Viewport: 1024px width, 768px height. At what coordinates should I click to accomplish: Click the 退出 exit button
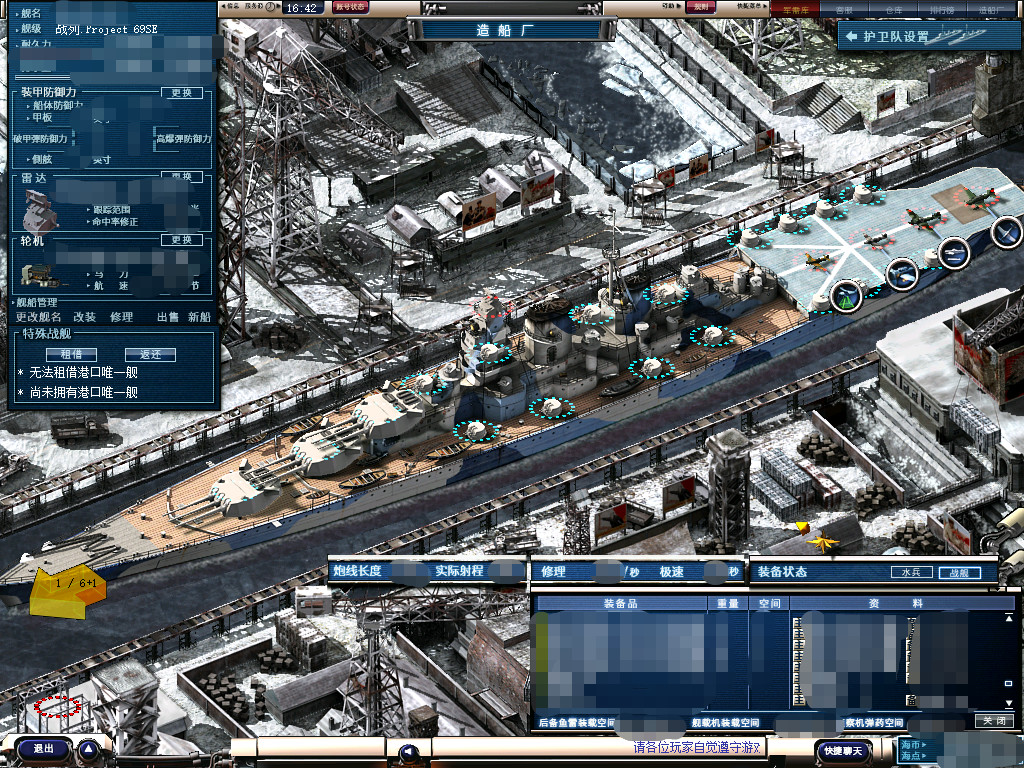tap(44, 748)
